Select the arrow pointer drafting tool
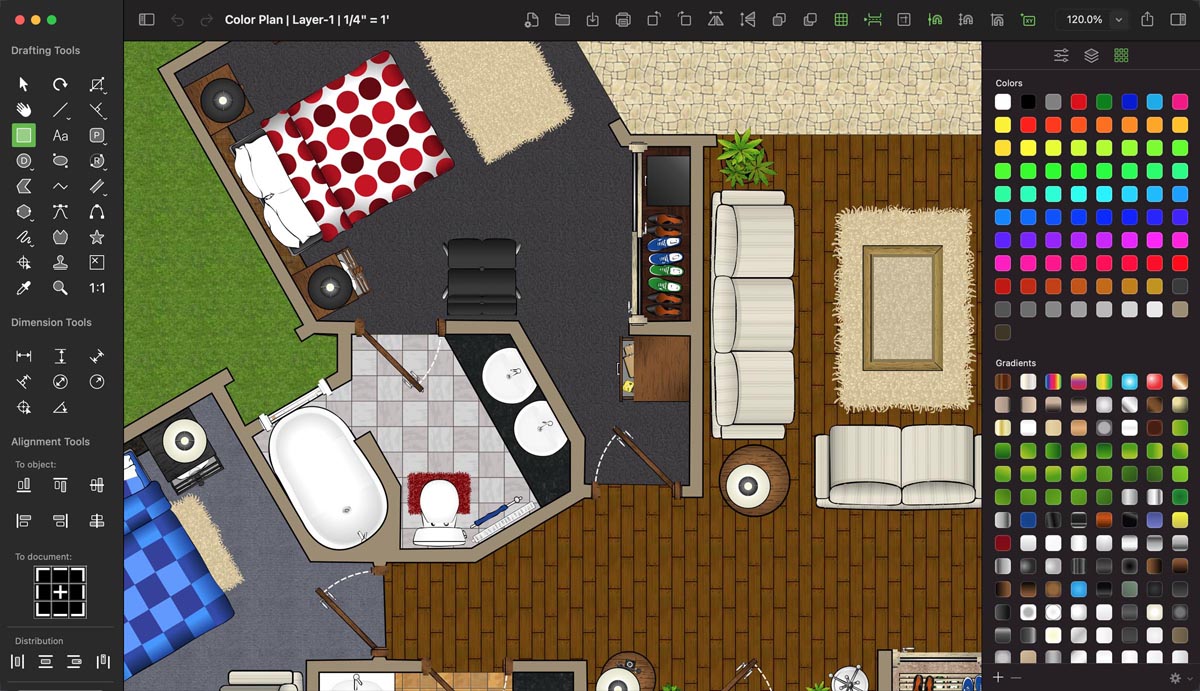Viewport: 1200px width, 691px height. 24,85
